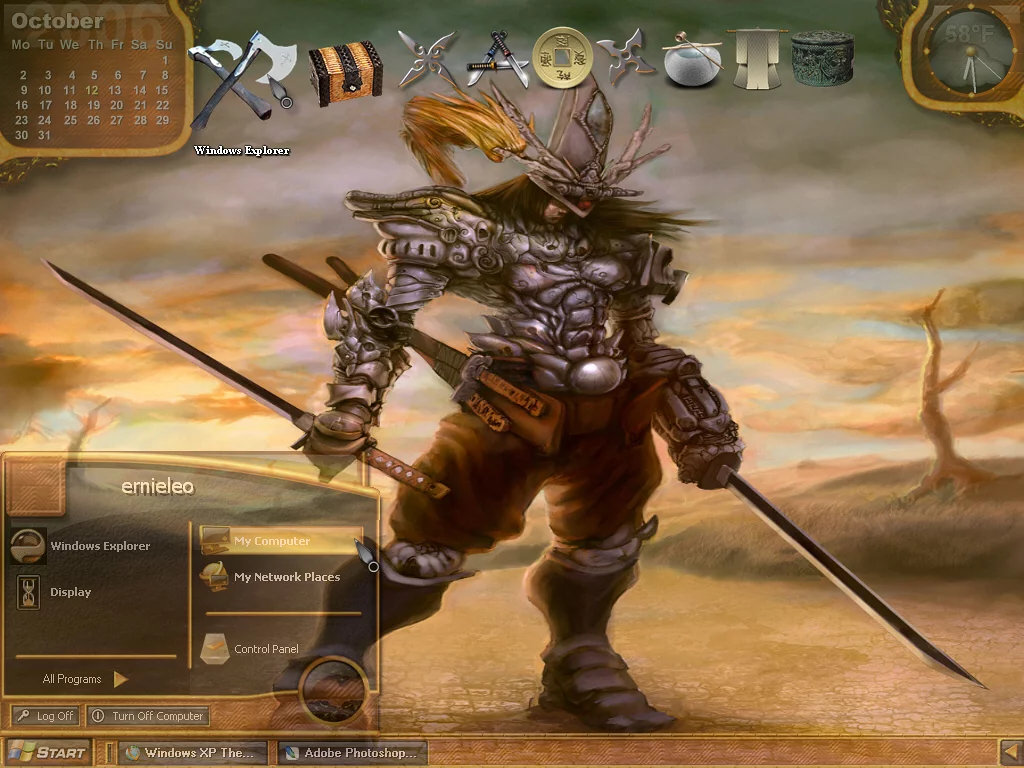Switch to the Windows XP Themes taskbar window
This screenshot has width=1024, height=768.
point(194,753)
